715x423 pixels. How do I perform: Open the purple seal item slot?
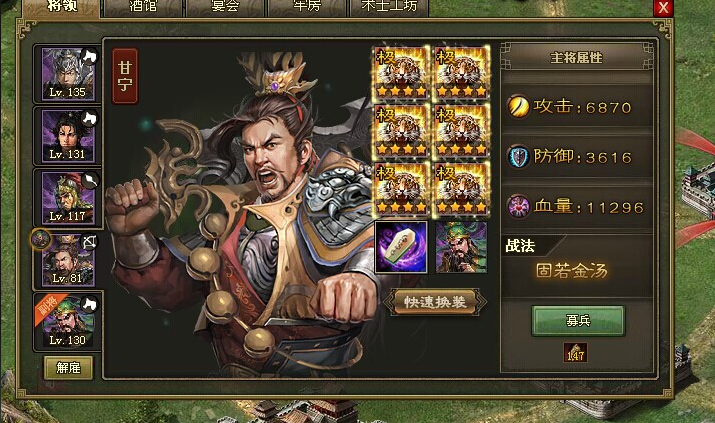coord(400,247)
